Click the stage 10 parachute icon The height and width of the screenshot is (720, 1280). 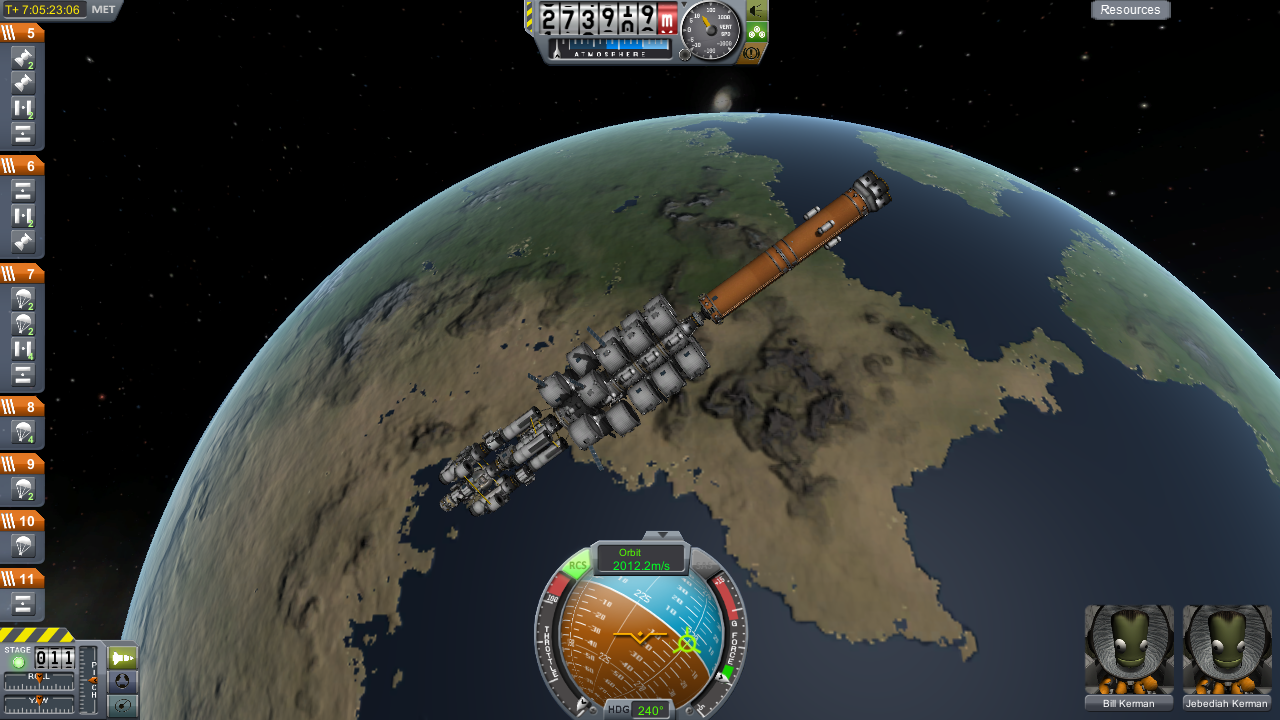point(23,546)
